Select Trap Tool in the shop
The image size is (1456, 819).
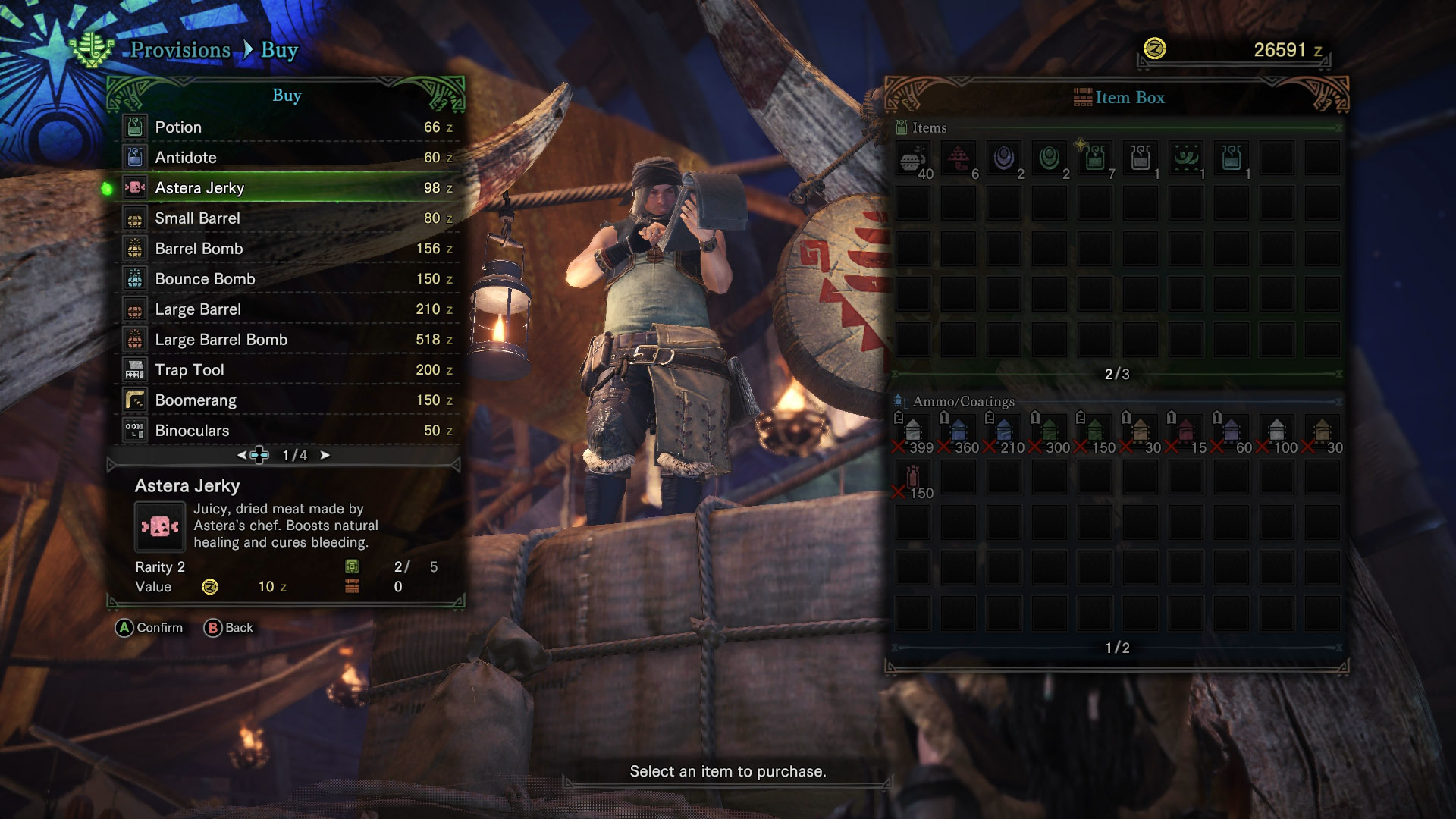[287, 370]
